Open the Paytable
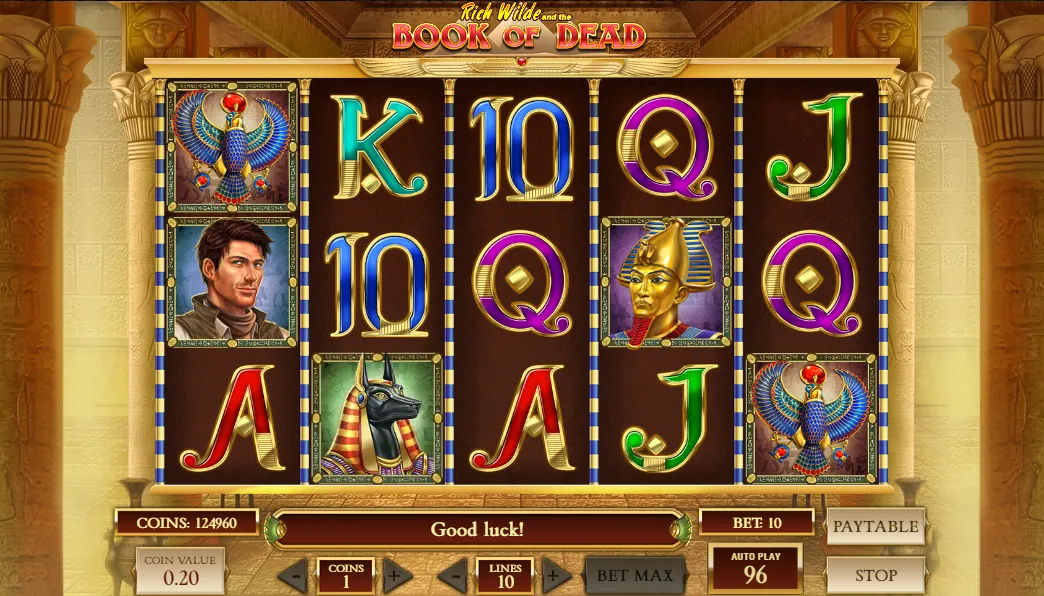Screen dimensions: 1044x596 (x=875, y=526)
